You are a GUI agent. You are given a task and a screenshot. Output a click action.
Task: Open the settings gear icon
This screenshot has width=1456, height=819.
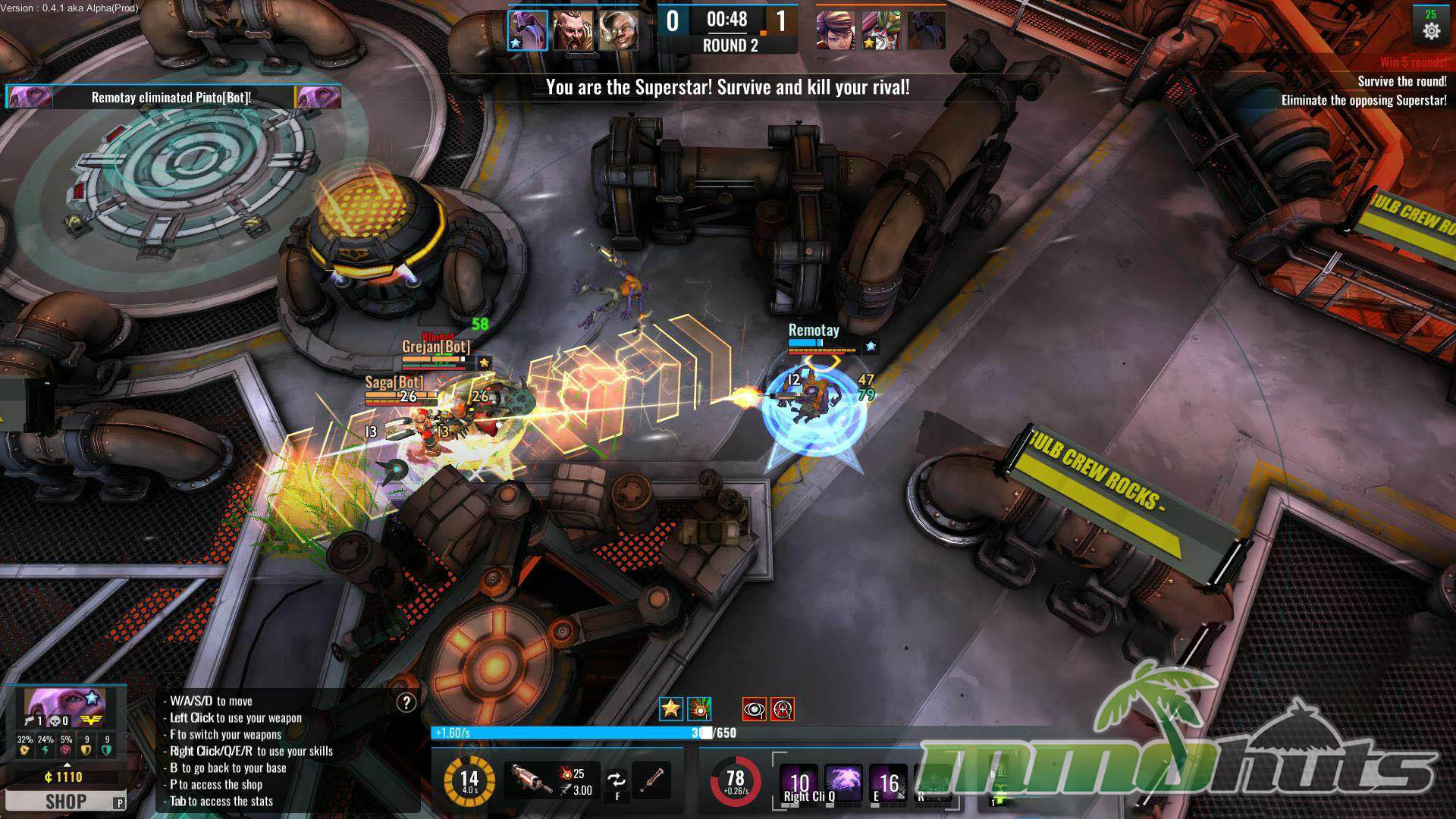coord(1431,31)
